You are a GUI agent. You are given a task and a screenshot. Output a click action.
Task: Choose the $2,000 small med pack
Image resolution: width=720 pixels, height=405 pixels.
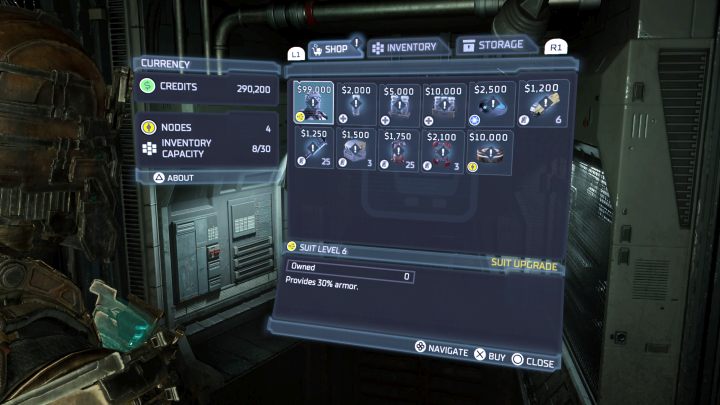357,102
